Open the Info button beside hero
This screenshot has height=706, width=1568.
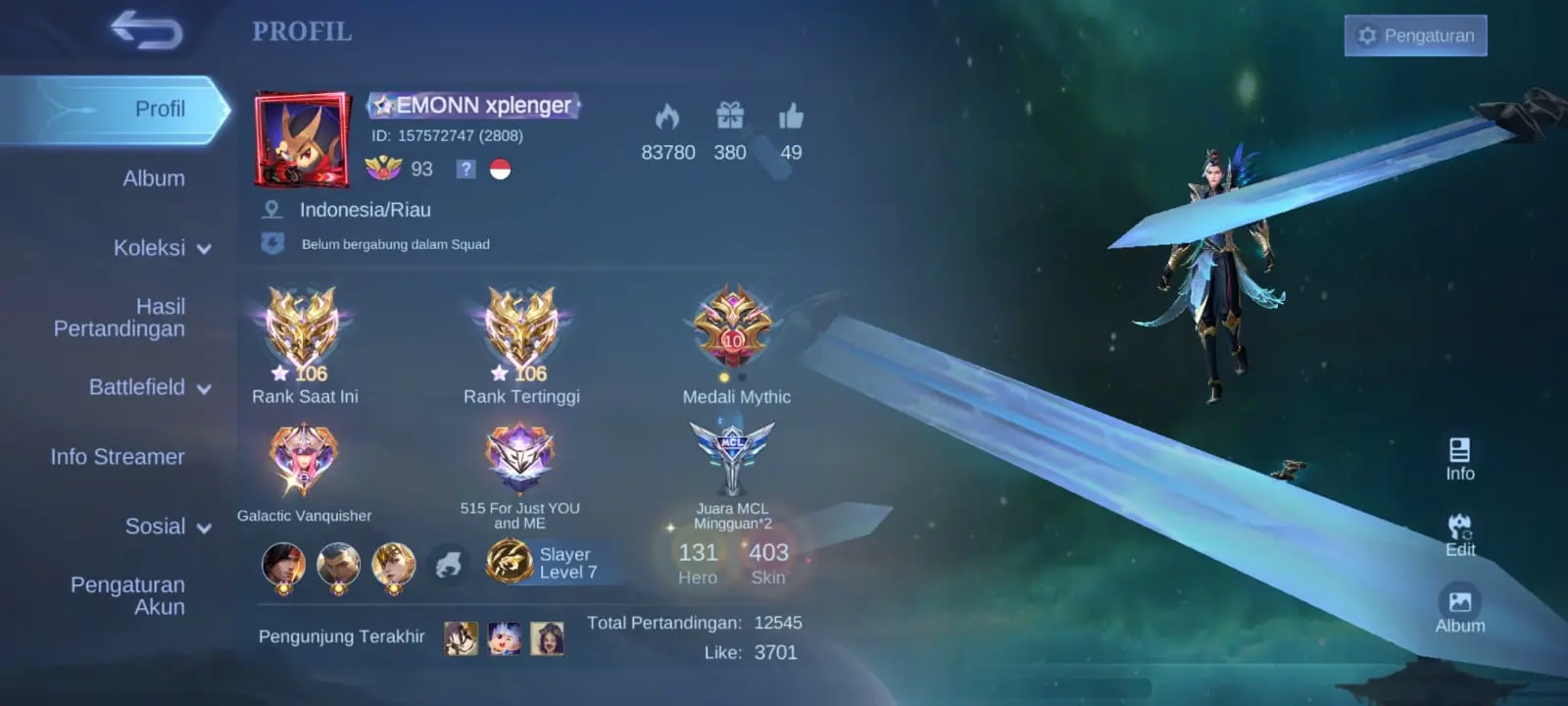coord(1459,459)
